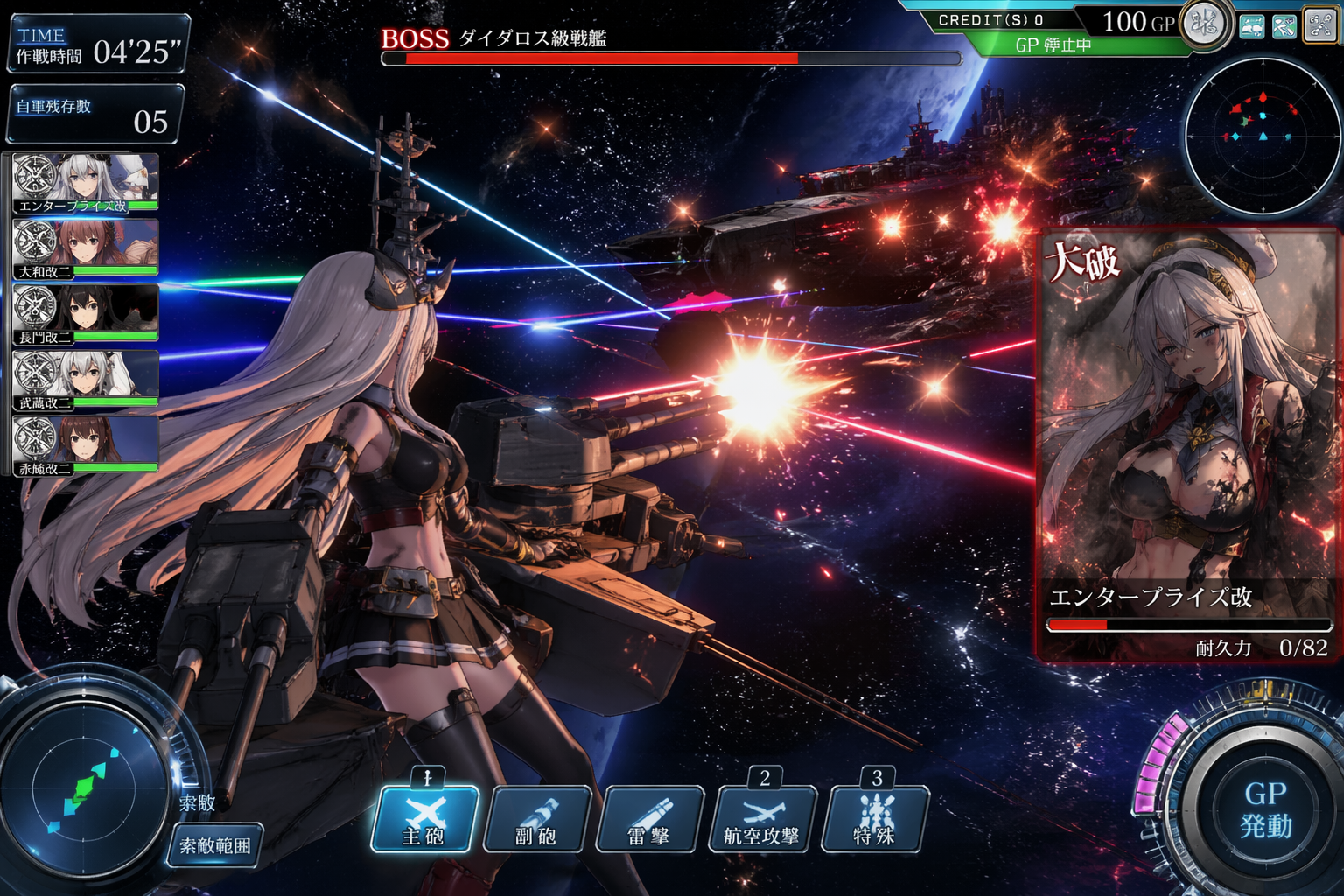Viewport: 1344px width, 896px height.
Task: Open the teal wrench tools icon
Action: point(1284,26)
